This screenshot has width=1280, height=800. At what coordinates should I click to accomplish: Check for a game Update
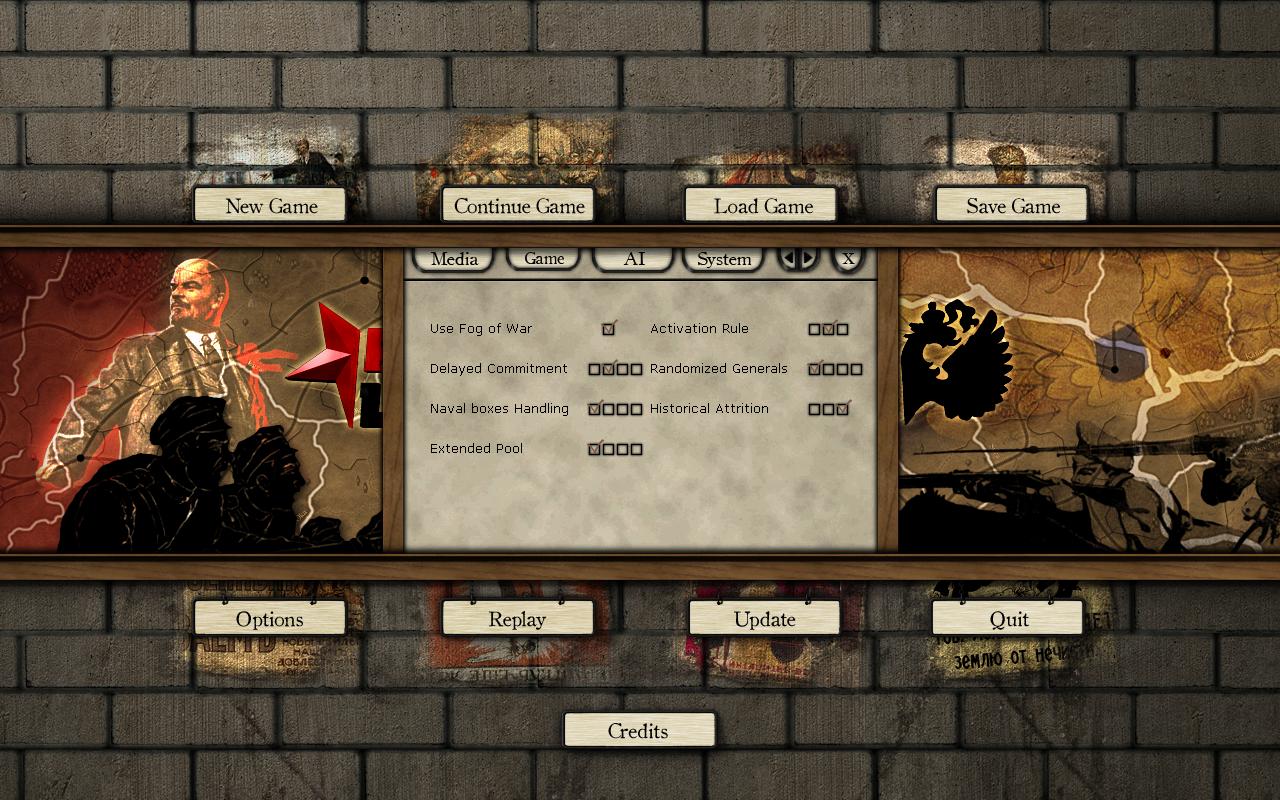[x=764, y=619]
